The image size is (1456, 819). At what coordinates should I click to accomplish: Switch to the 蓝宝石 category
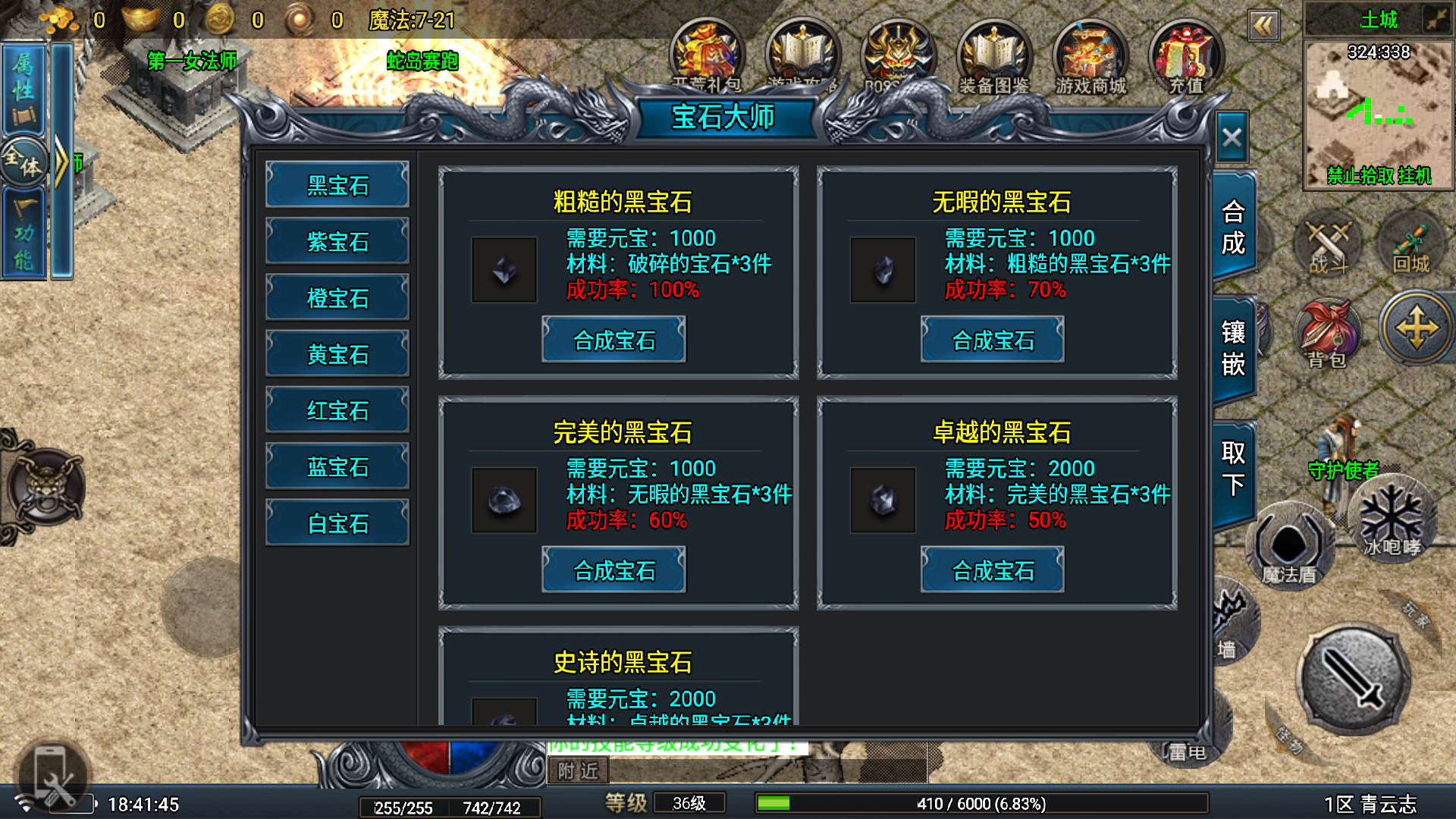(x=337, y=467)
